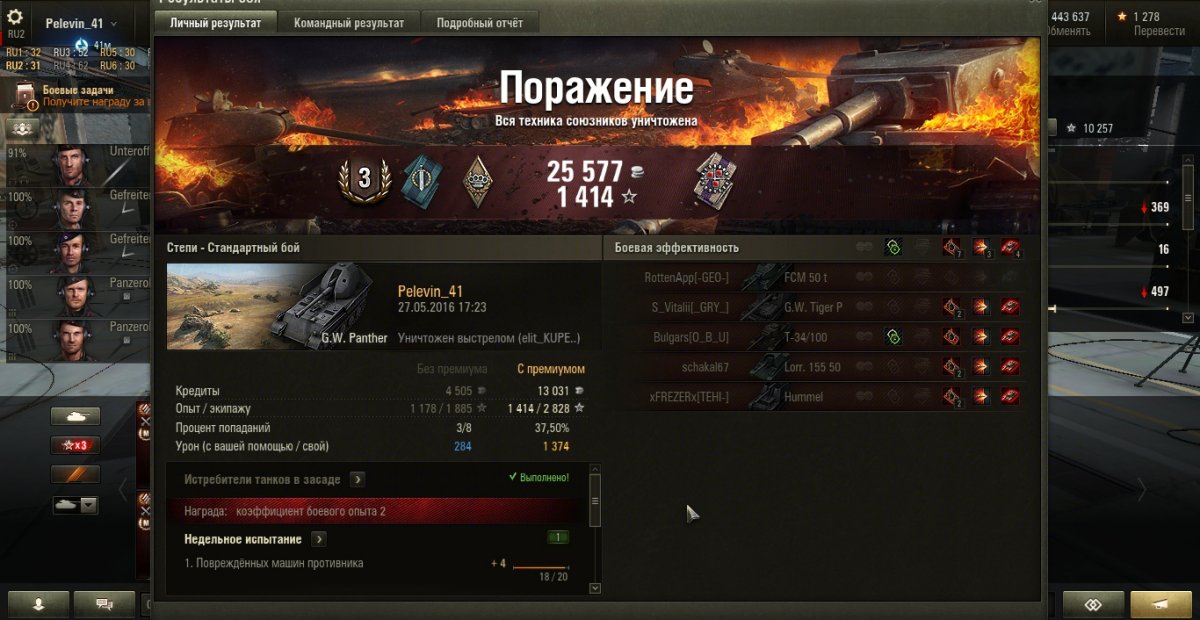The height and width of the screenshot is (620, 1200).
Task: Open the settings gear menu
Action: [15, 18]
